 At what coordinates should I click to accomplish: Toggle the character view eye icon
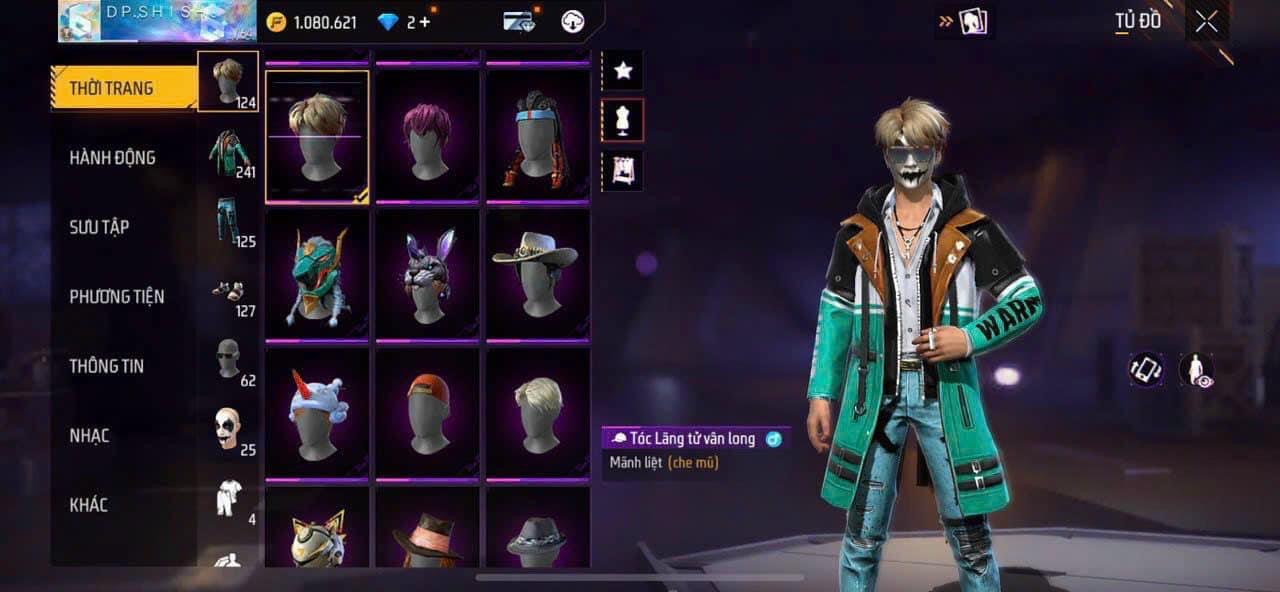pyautogui.click(x=1196, y=370)
